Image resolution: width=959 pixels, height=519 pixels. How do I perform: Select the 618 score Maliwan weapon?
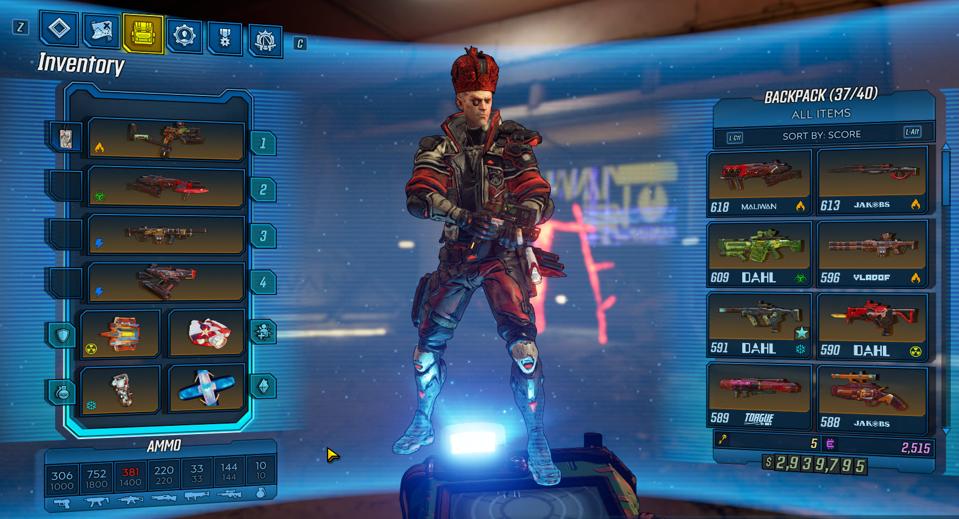760,181
